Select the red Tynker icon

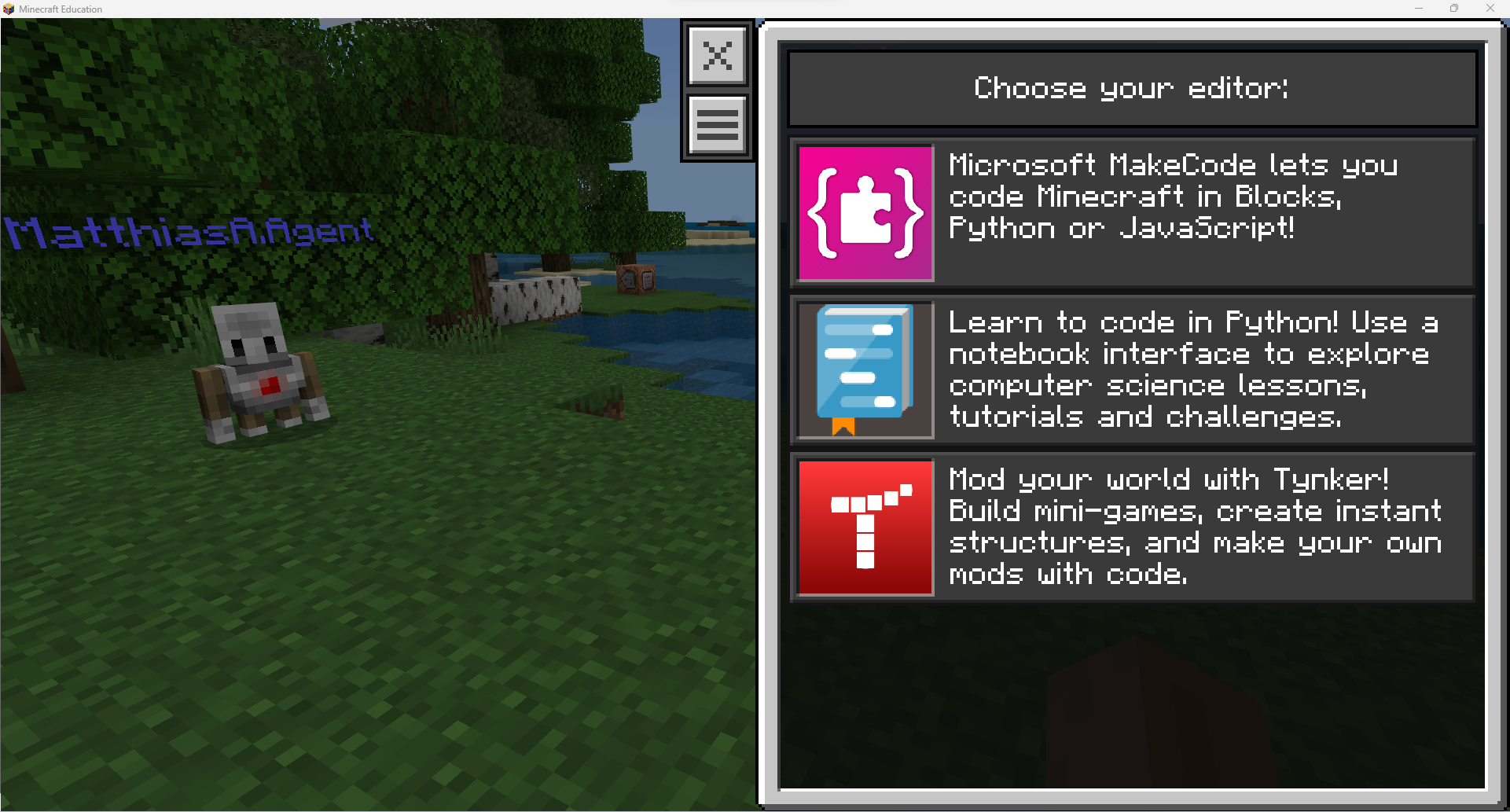[864, 527]
